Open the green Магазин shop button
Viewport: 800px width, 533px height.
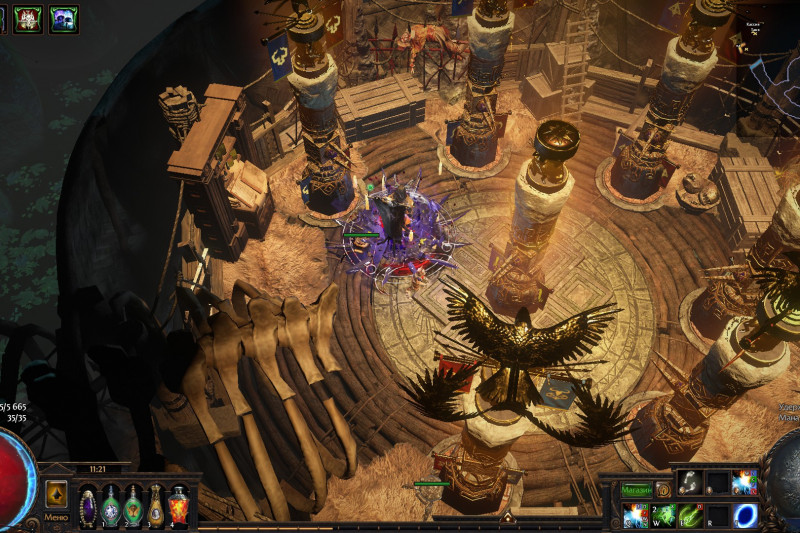tap(636, 490)
